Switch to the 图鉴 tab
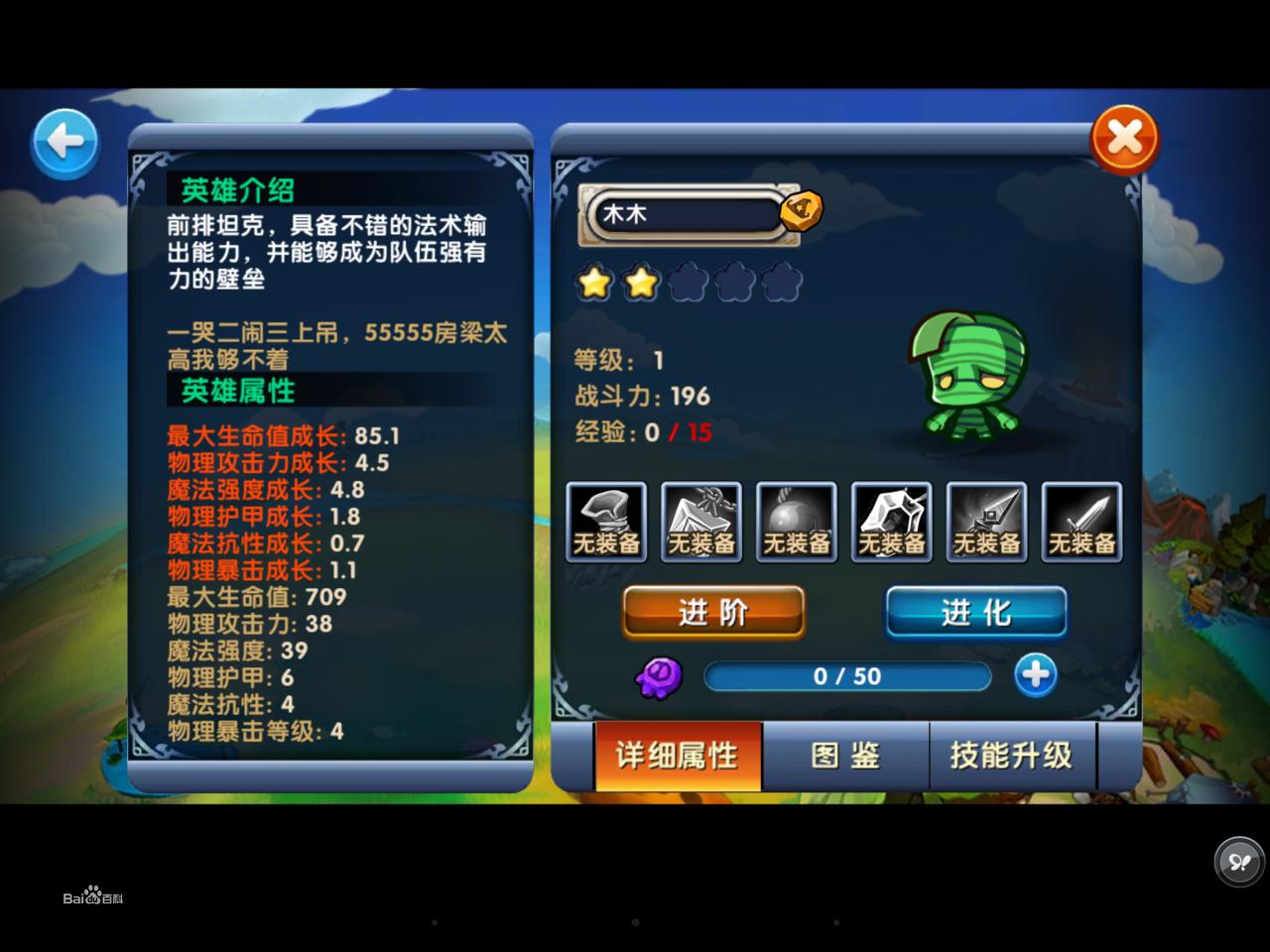The image size is (1270, 952). [845, 756]
